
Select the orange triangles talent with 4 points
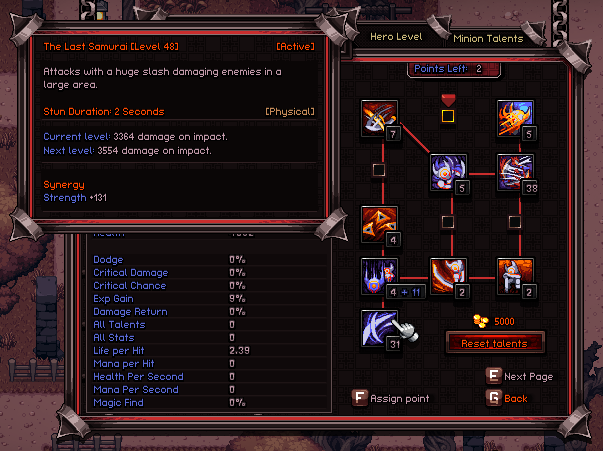point(379,224)
